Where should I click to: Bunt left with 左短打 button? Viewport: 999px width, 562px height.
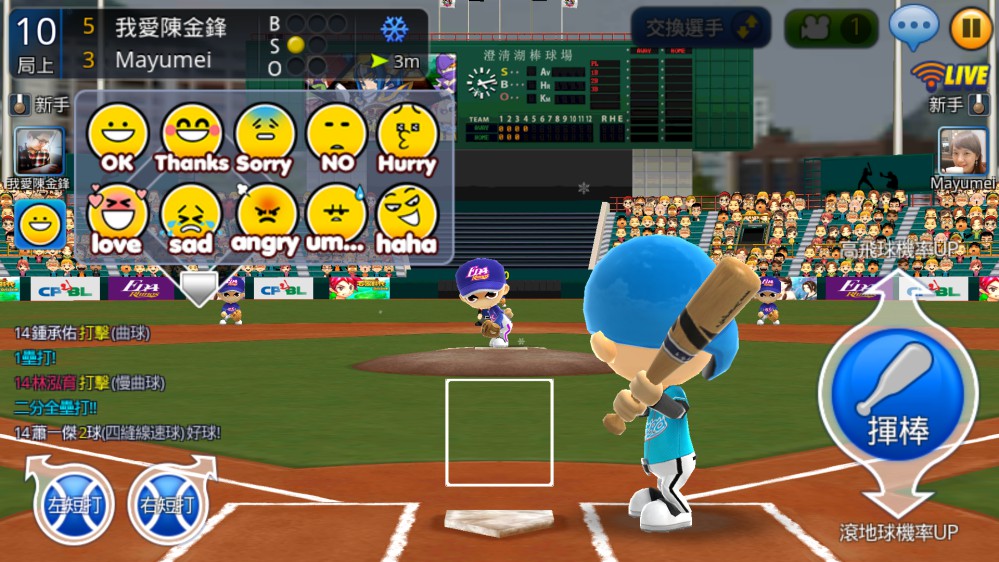pos(74,505)
